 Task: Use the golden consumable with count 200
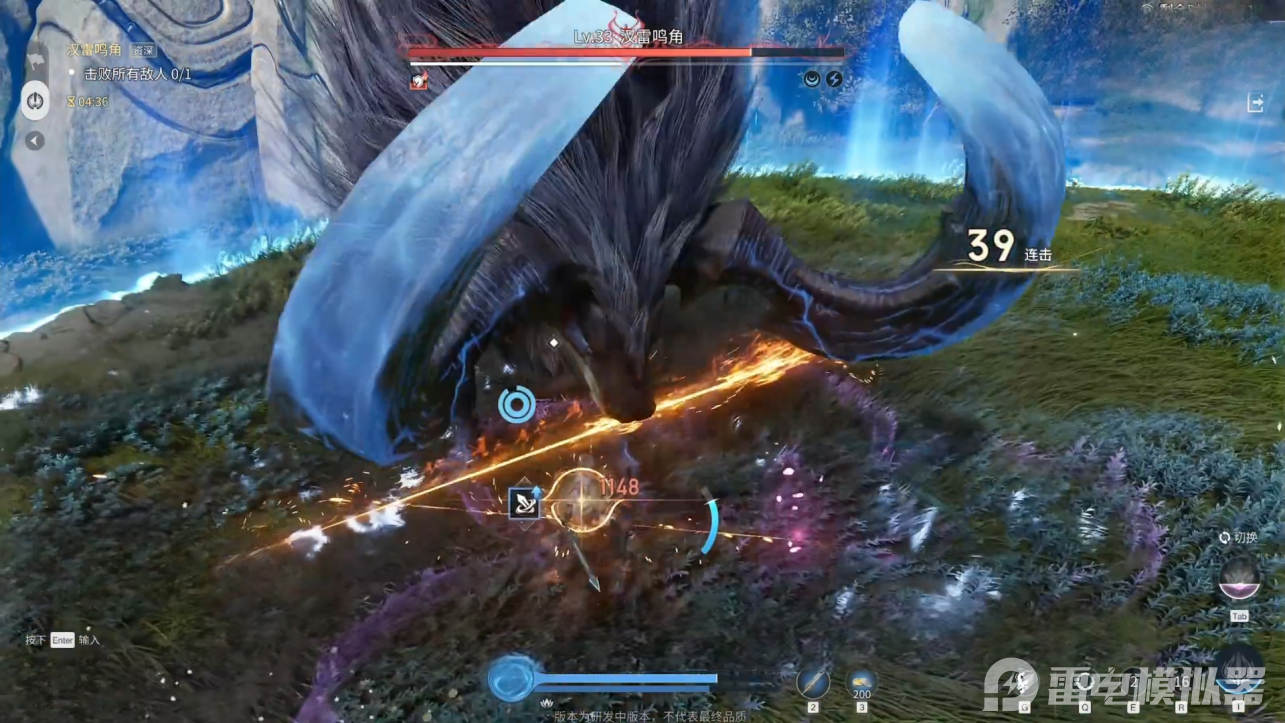tap(861, 682)
